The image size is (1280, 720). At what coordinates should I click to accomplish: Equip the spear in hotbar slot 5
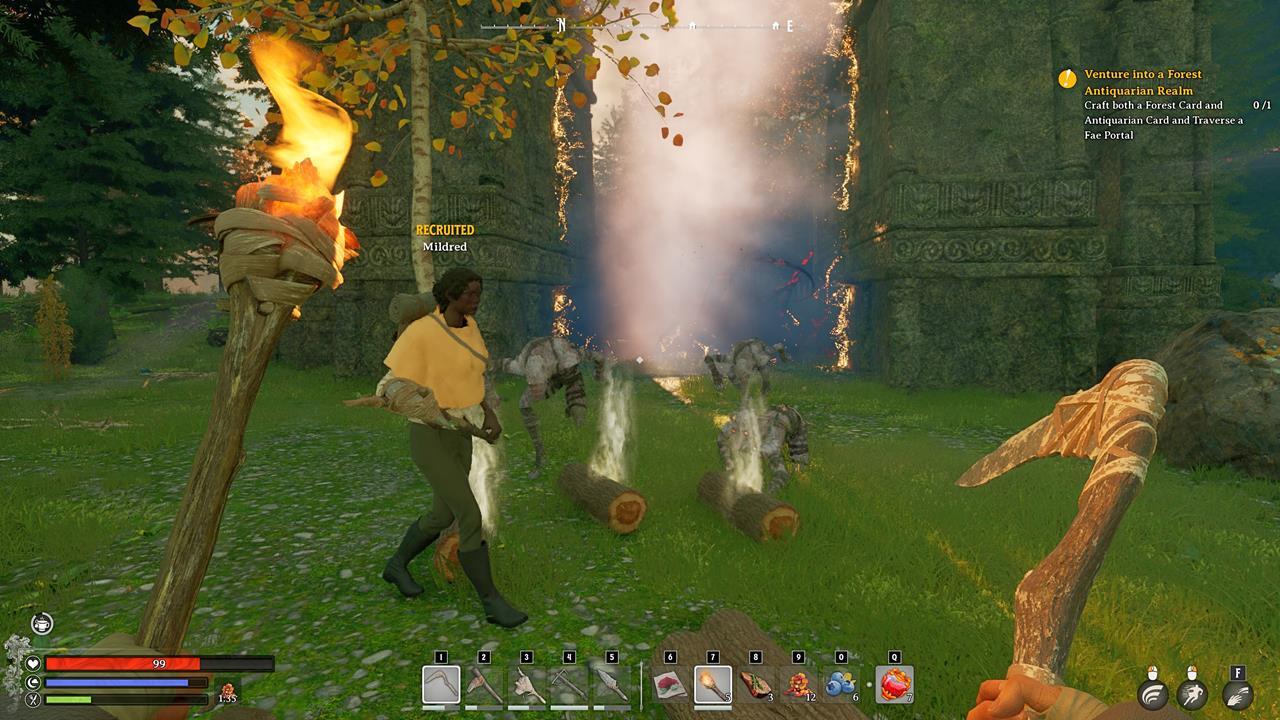pyautogui.click(x=612, y=685)
